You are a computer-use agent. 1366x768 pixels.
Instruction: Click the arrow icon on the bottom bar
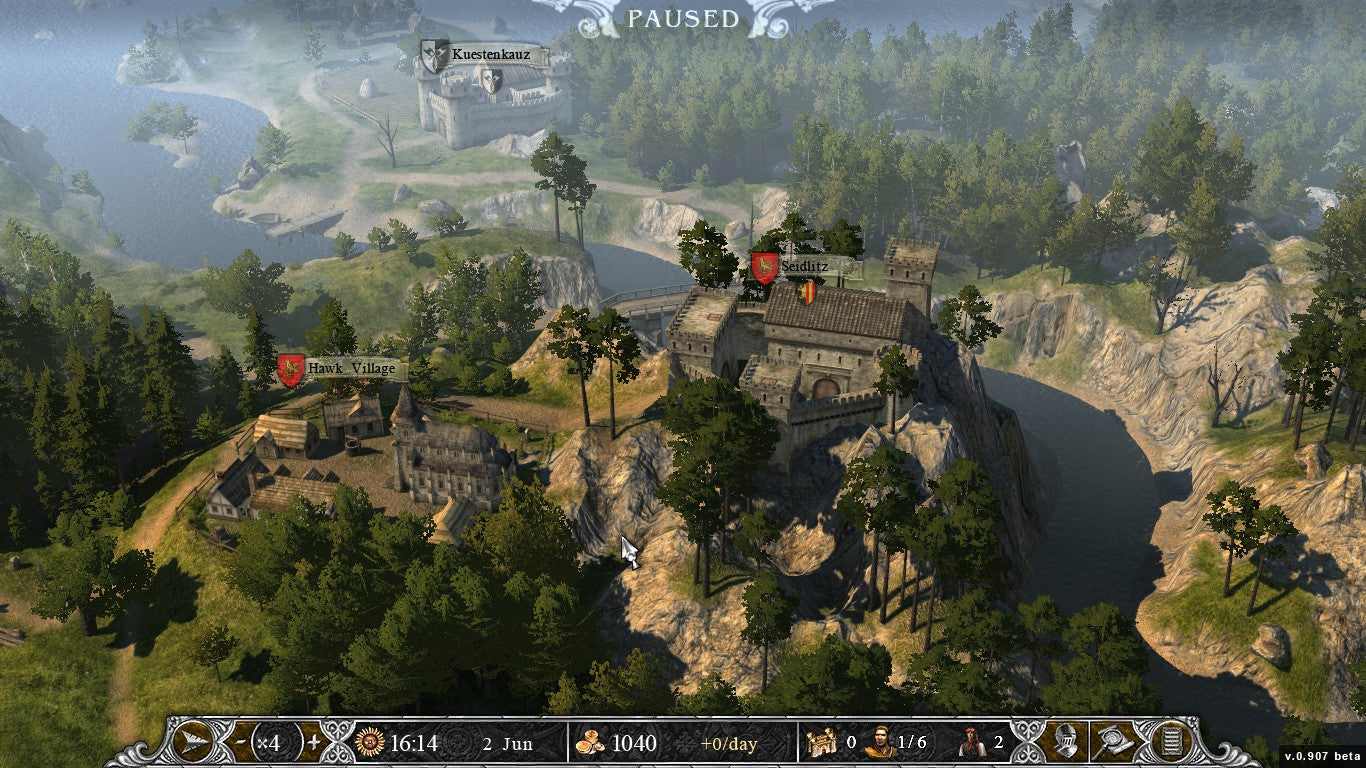tap(191, 743)
